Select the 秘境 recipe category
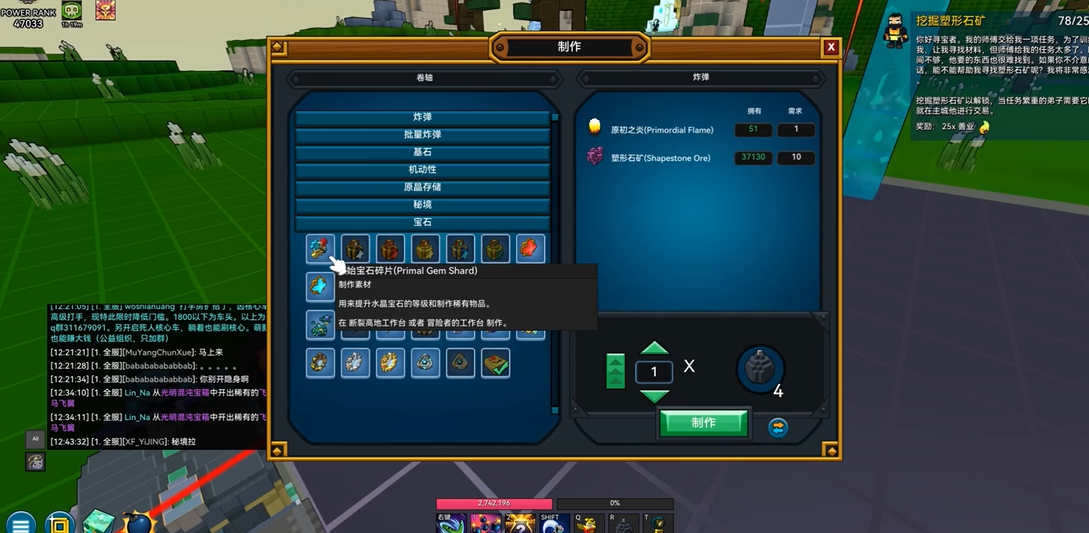Viewport: 1089px width, 533px height. pos(422,205)
